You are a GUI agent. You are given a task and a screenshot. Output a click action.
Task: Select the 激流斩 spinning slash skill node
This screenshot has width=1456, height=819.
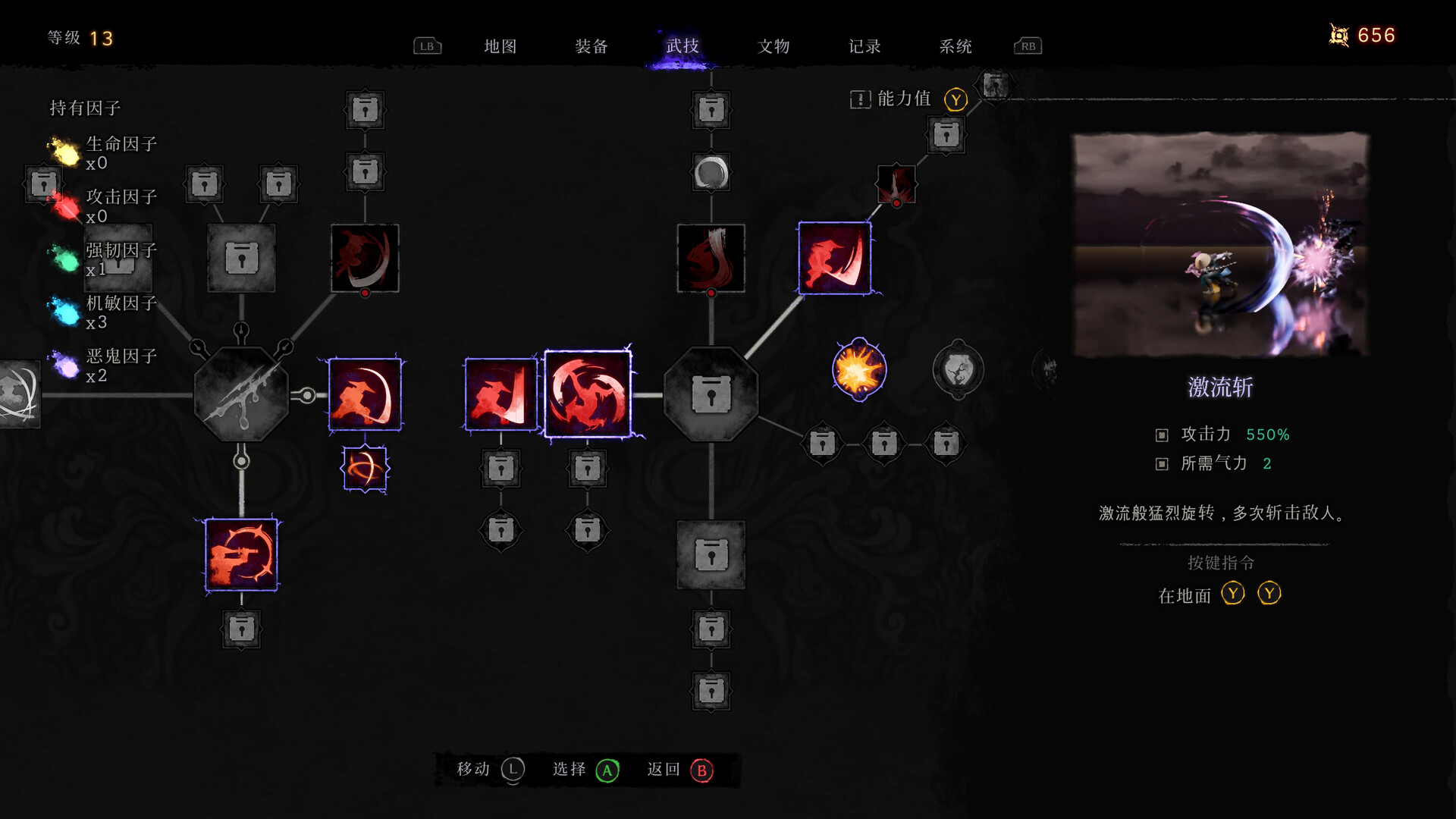pyautogui.click(x=588, y=392)
